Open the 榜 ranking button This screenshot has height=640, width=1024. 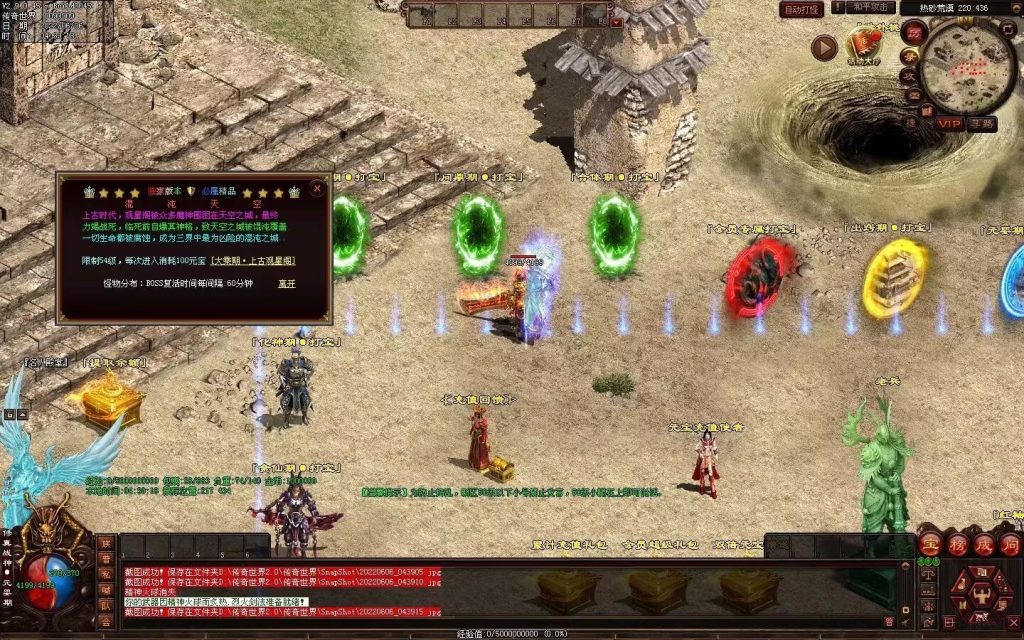(957, 544)
